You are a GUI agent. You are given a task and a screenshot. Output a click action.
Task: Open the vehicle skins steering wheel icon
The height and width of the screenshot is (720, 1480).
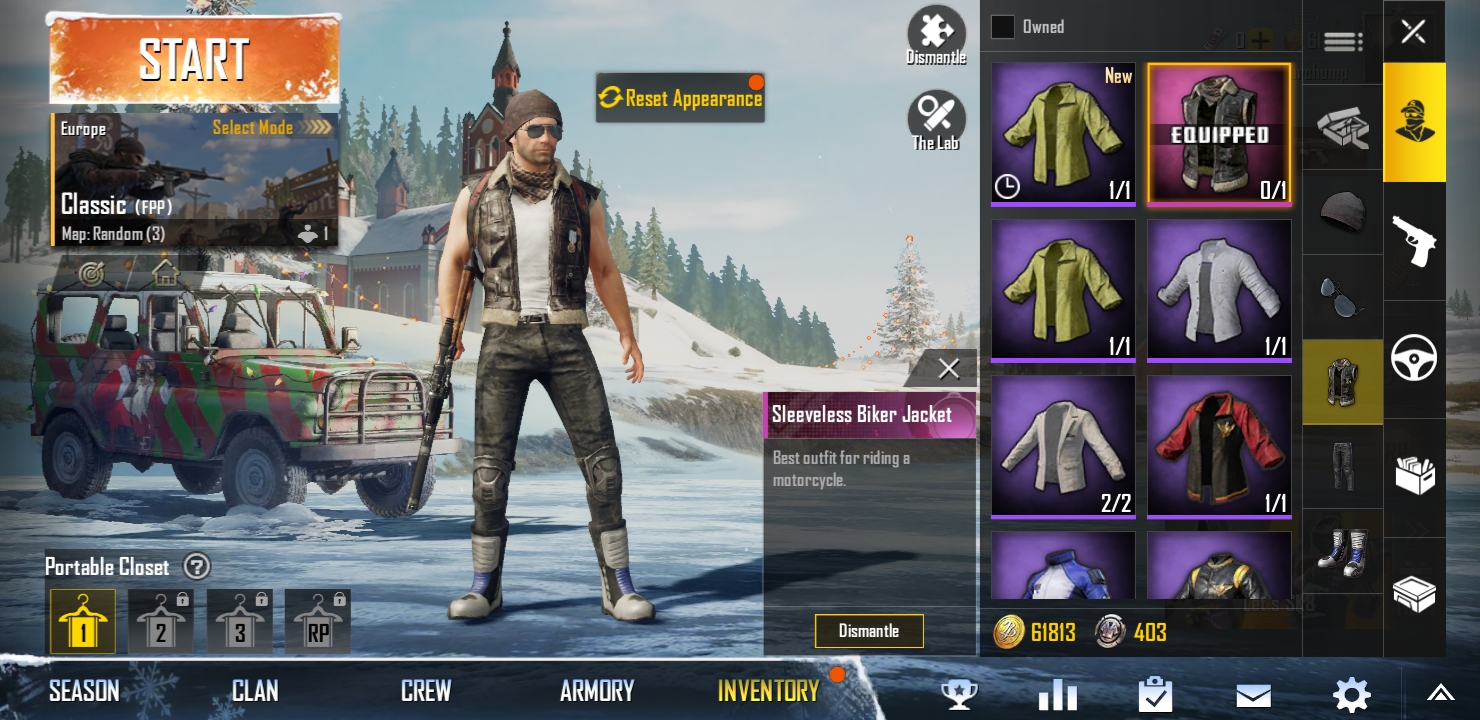(x=1414, y=355)
